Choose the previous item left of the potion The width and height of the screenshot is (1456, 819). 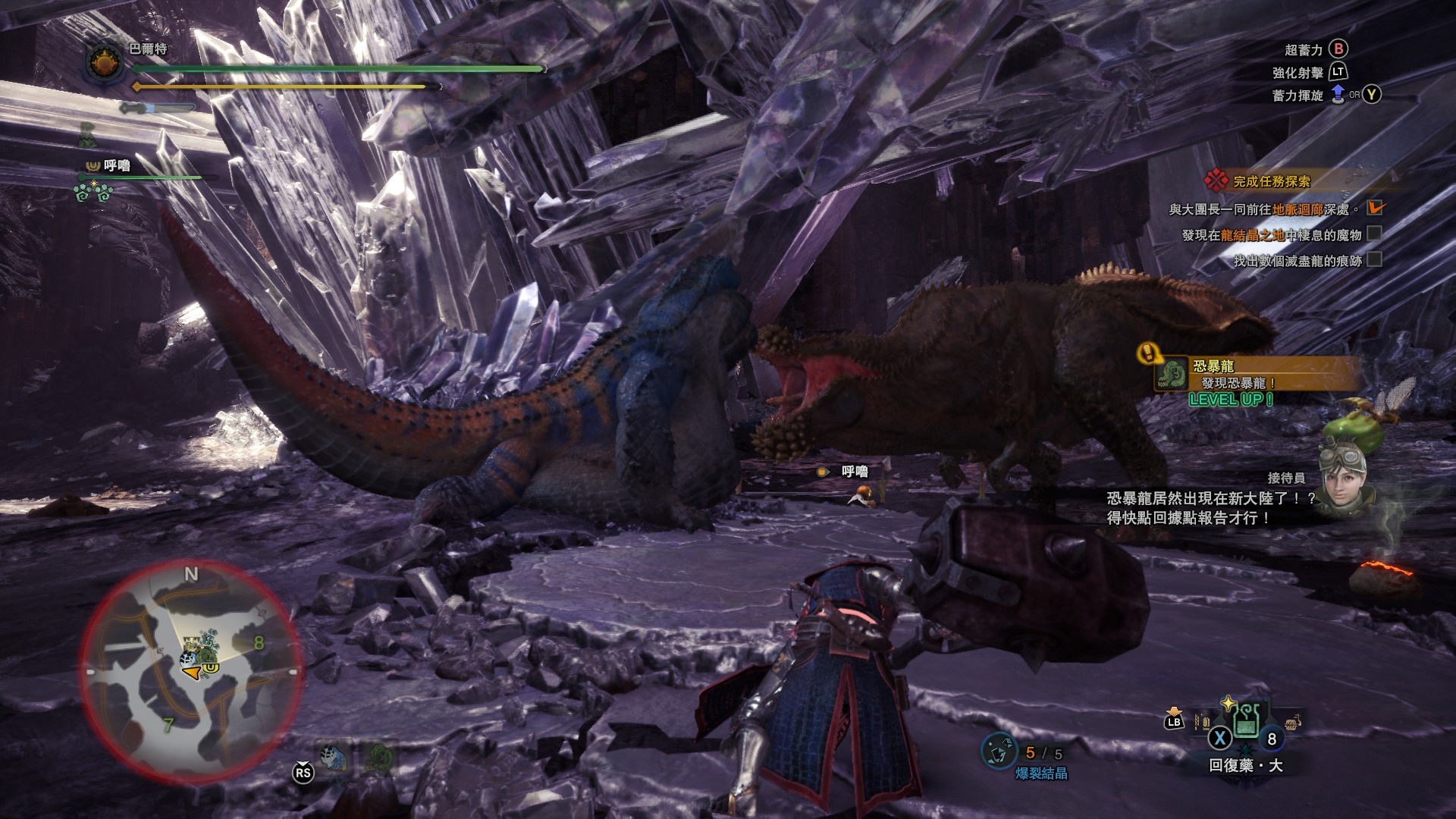[x=1203, y=720]
